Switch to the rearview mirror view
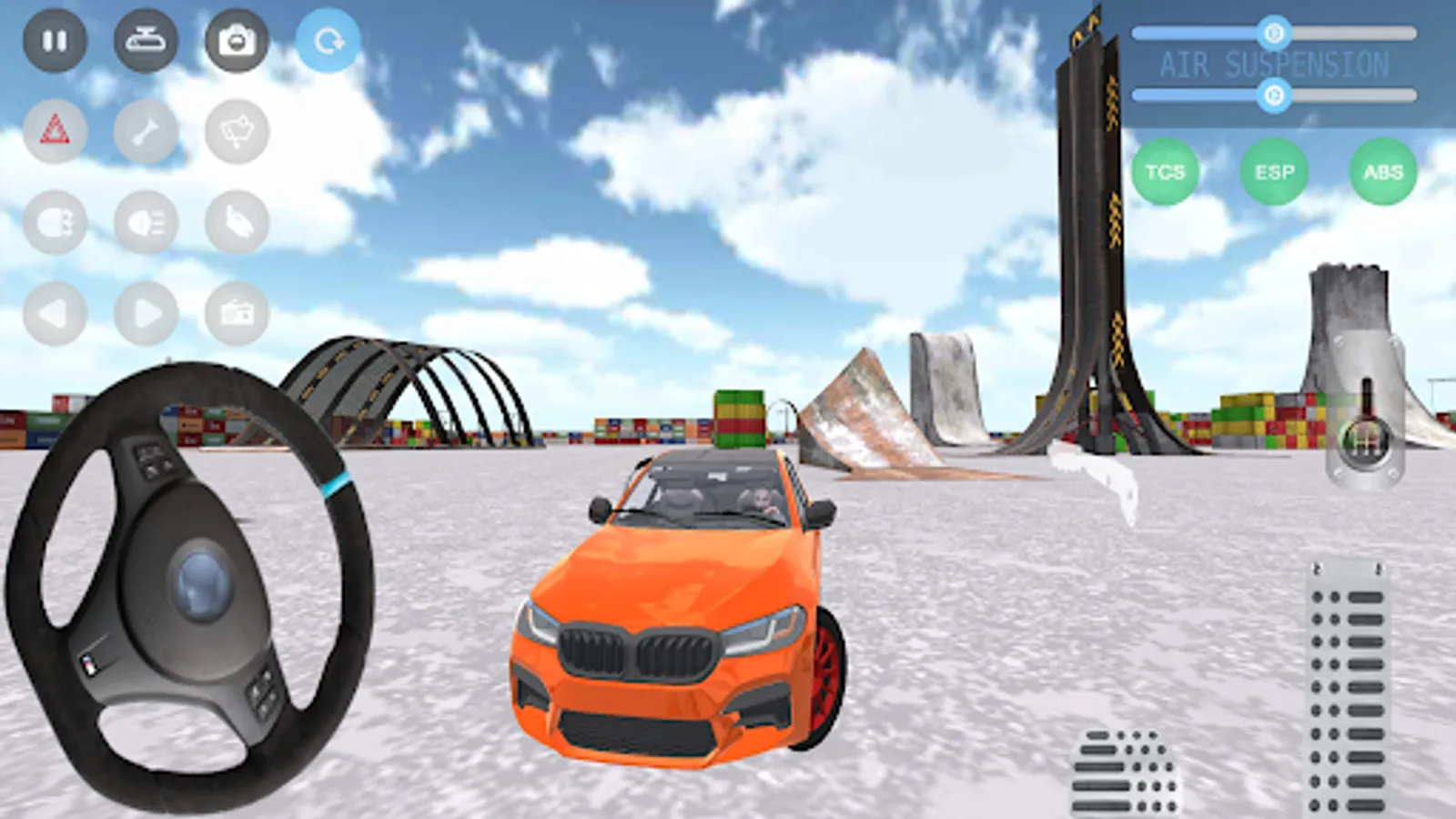The width and height of the screenshot is (1456, 819). [x=146, y=39]
